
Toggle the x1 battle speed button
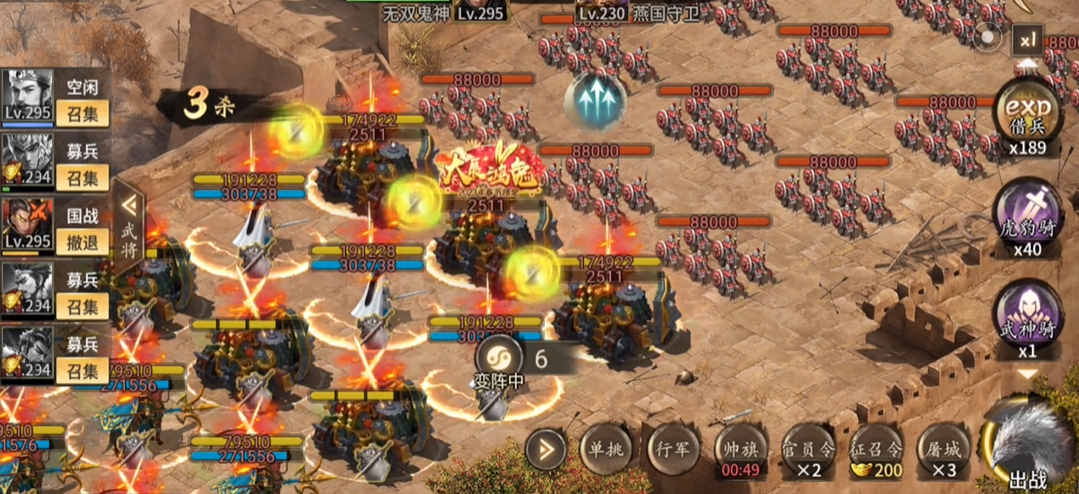[1027, 41]
